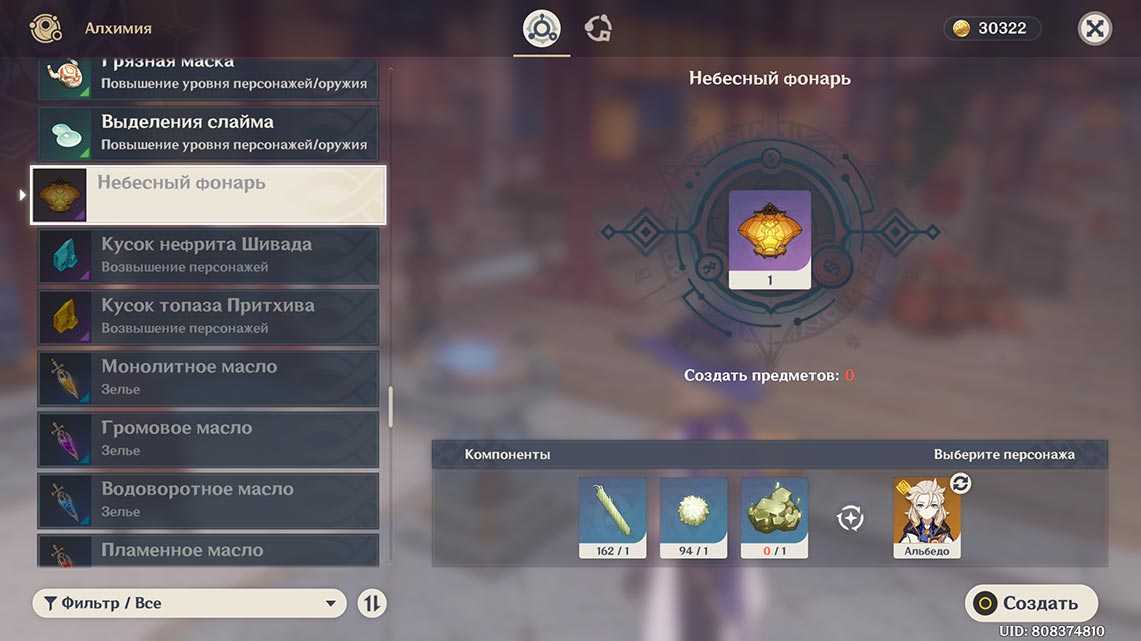Choose Кусок топаза Притхива recipe
Image resolution: width=1141 pixels, height=641 pixels.
tap(208, 316)
